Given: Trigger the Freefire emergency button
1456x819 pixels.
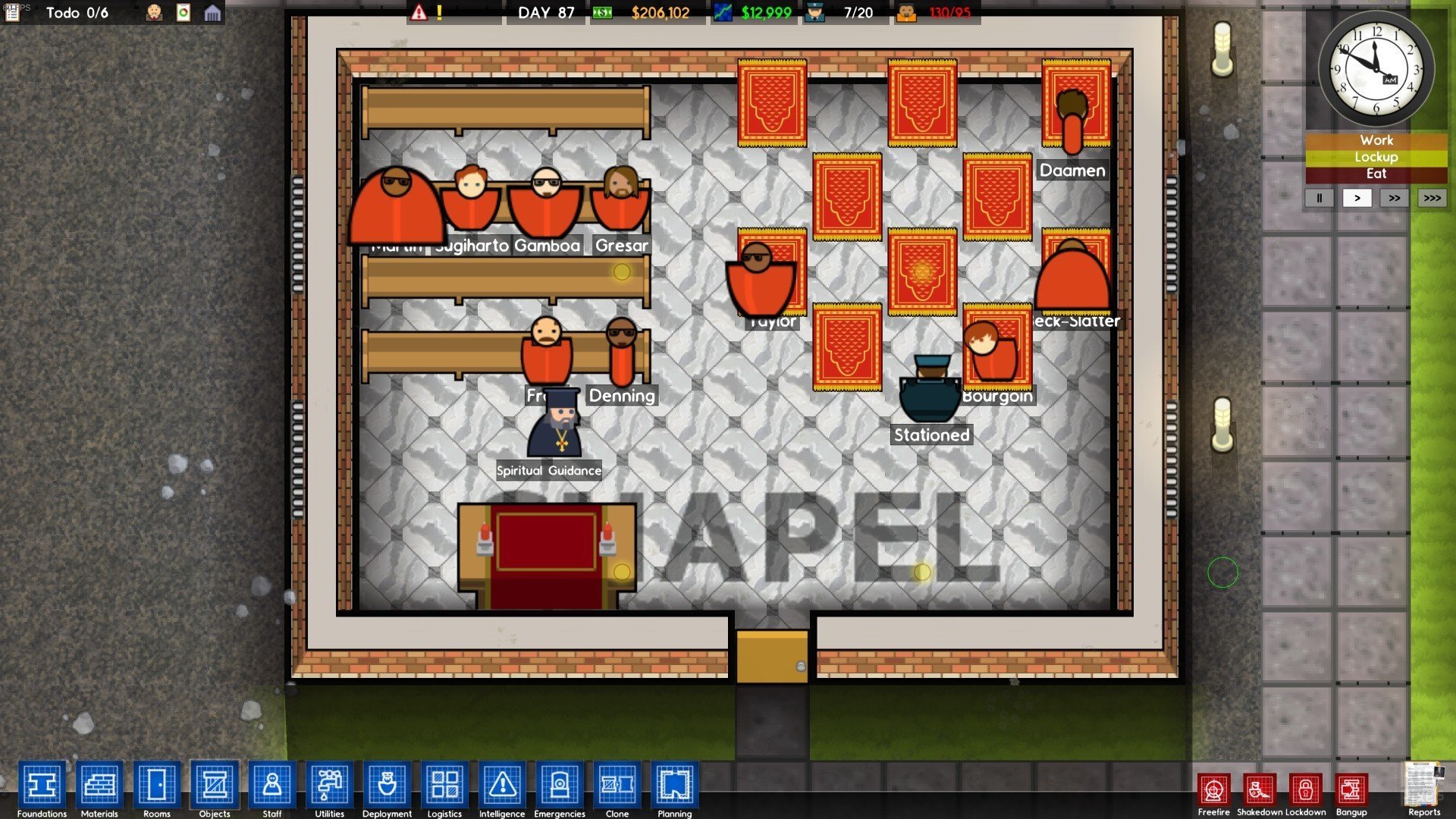Looking at the screenshot, I should pos(1214,791).
